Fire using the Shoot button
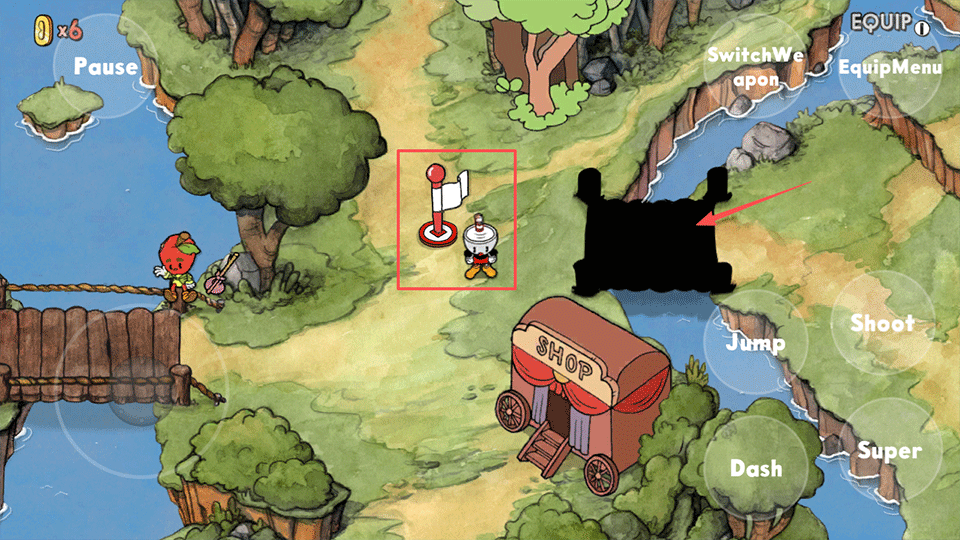960x540 pixels. pyautogui.click(x=882, y=323)
